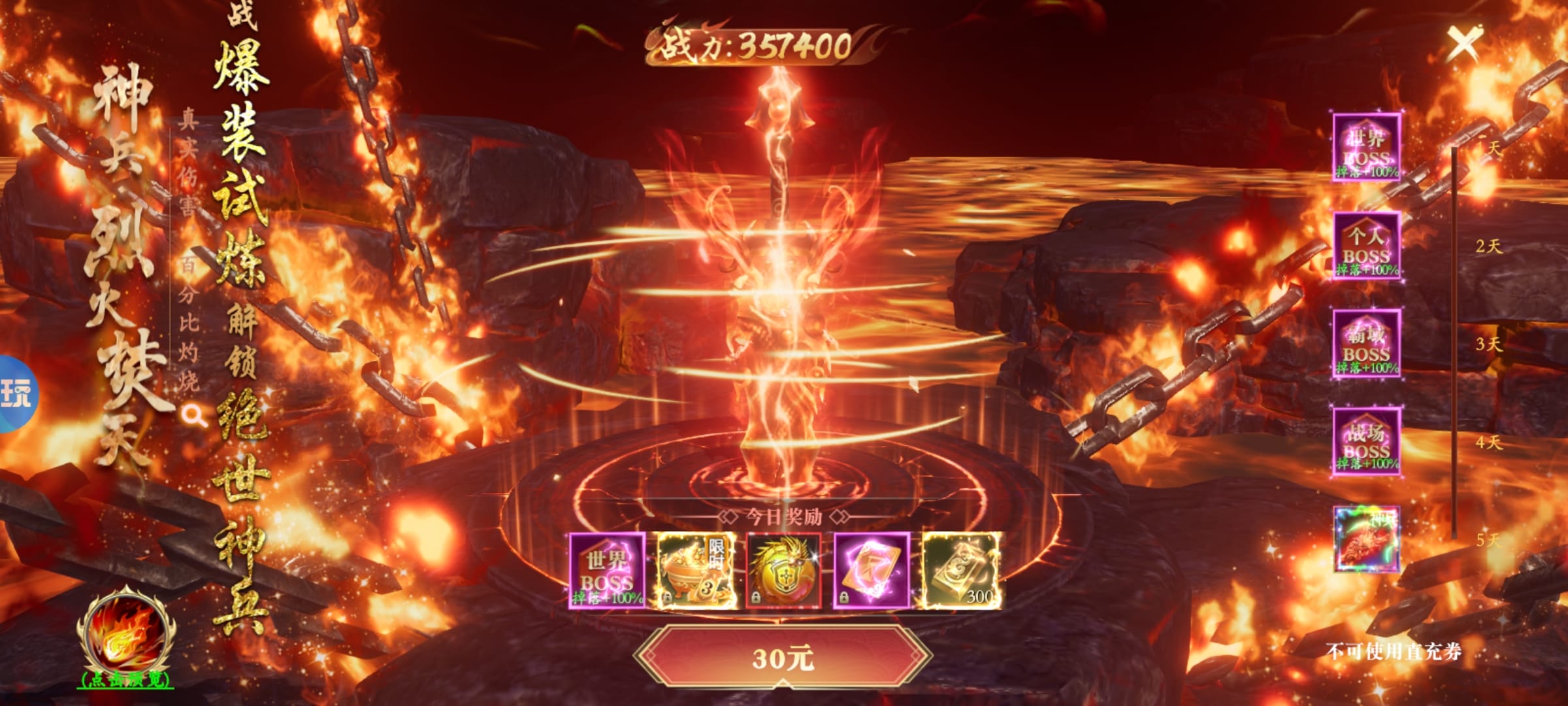
Task: Close the weapon trial screen
Action: pos(1463,44)
